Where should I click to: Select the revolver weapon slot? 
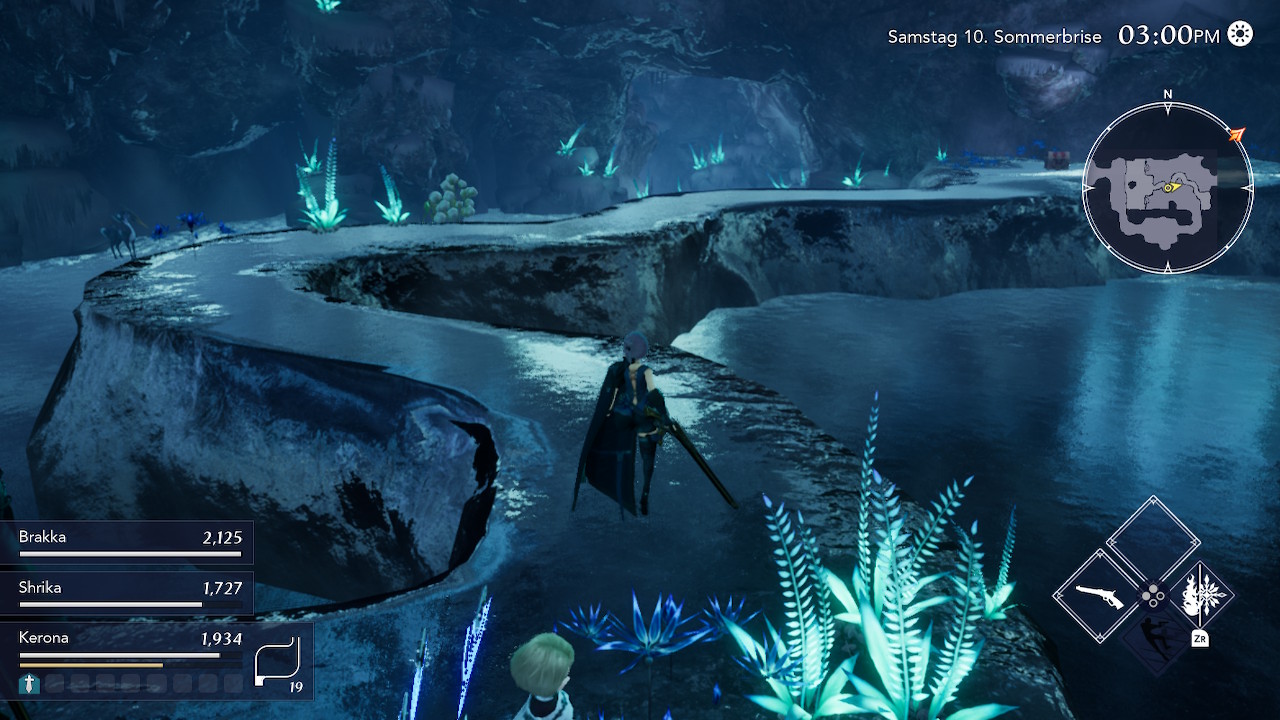click(1101, 596)
